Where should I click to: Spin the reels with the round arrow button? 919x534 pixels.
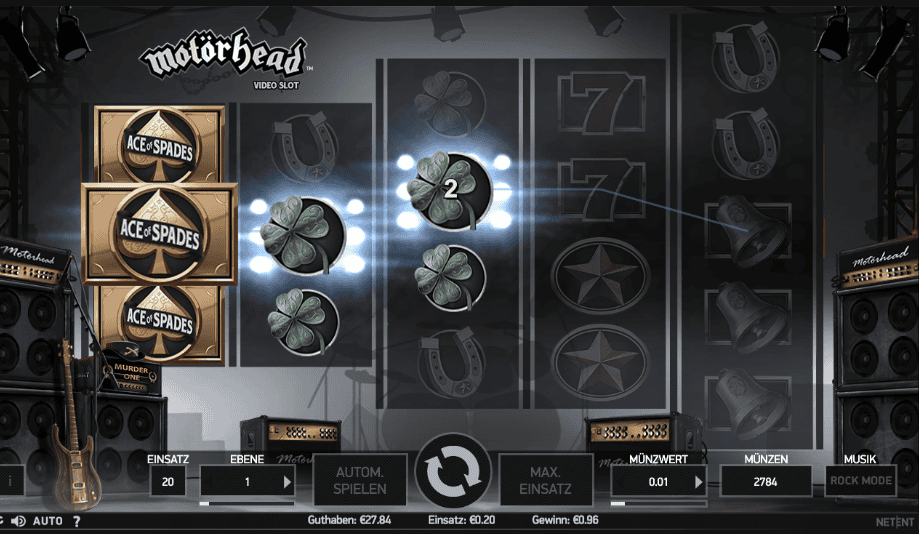(454, 472)
